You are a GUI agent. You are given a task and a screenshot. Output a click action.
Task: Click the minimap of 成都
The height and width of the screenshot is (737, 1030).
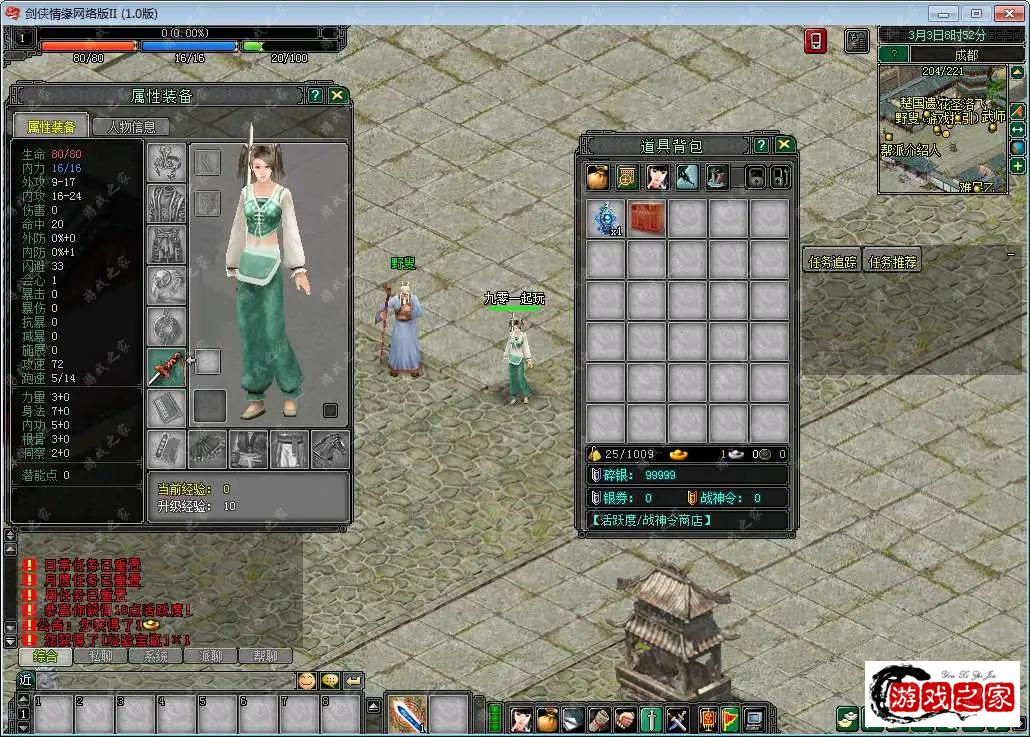click(x=943, y=128)
